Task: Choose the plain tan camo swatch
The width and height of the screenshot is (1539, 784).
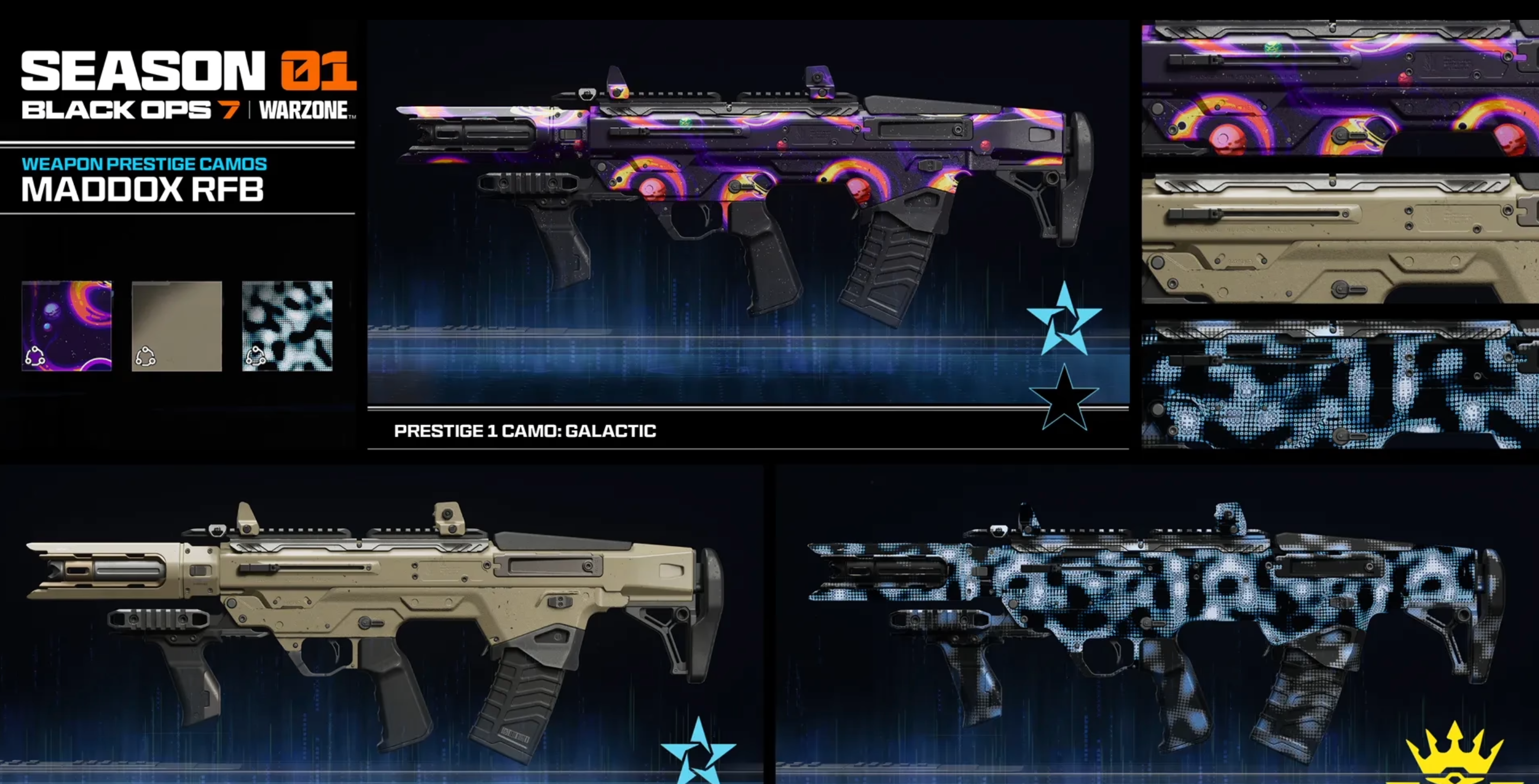Action: pos(177,326)
